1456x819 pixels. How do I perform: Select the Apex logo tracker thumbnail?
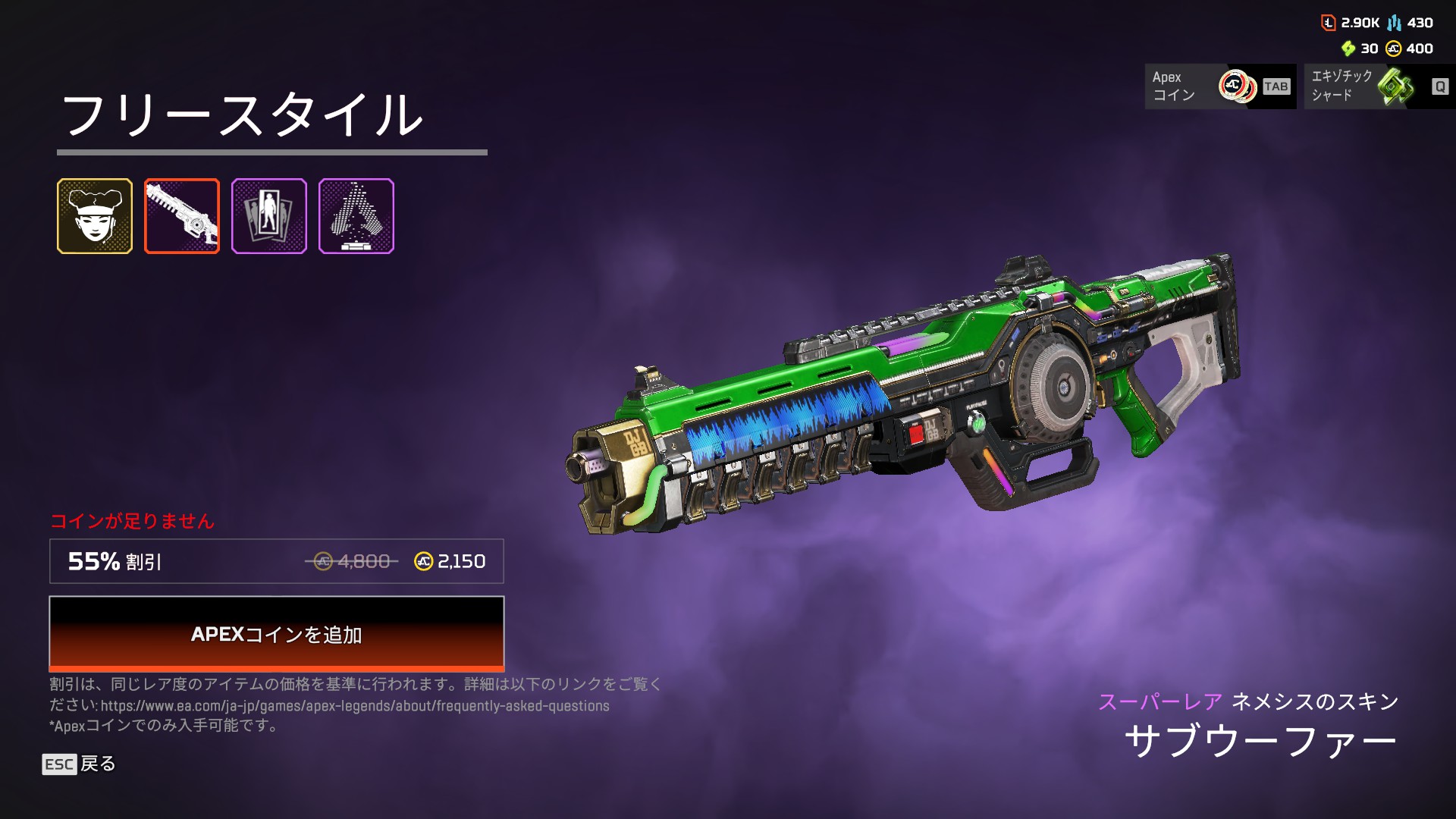pyautogui.click(x=356, y=216)
